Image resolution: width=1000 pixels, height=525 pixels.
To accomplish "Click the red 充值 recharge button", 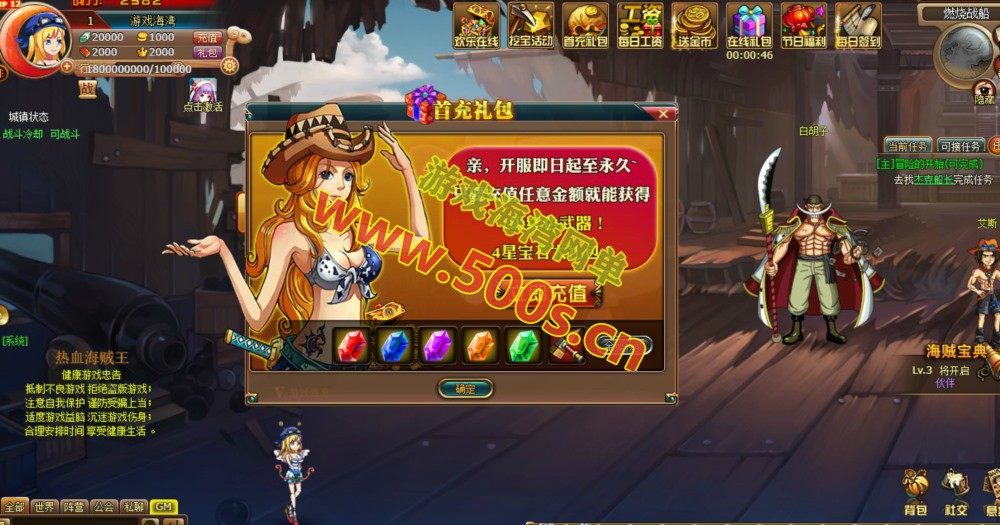I will click(207, 37).
